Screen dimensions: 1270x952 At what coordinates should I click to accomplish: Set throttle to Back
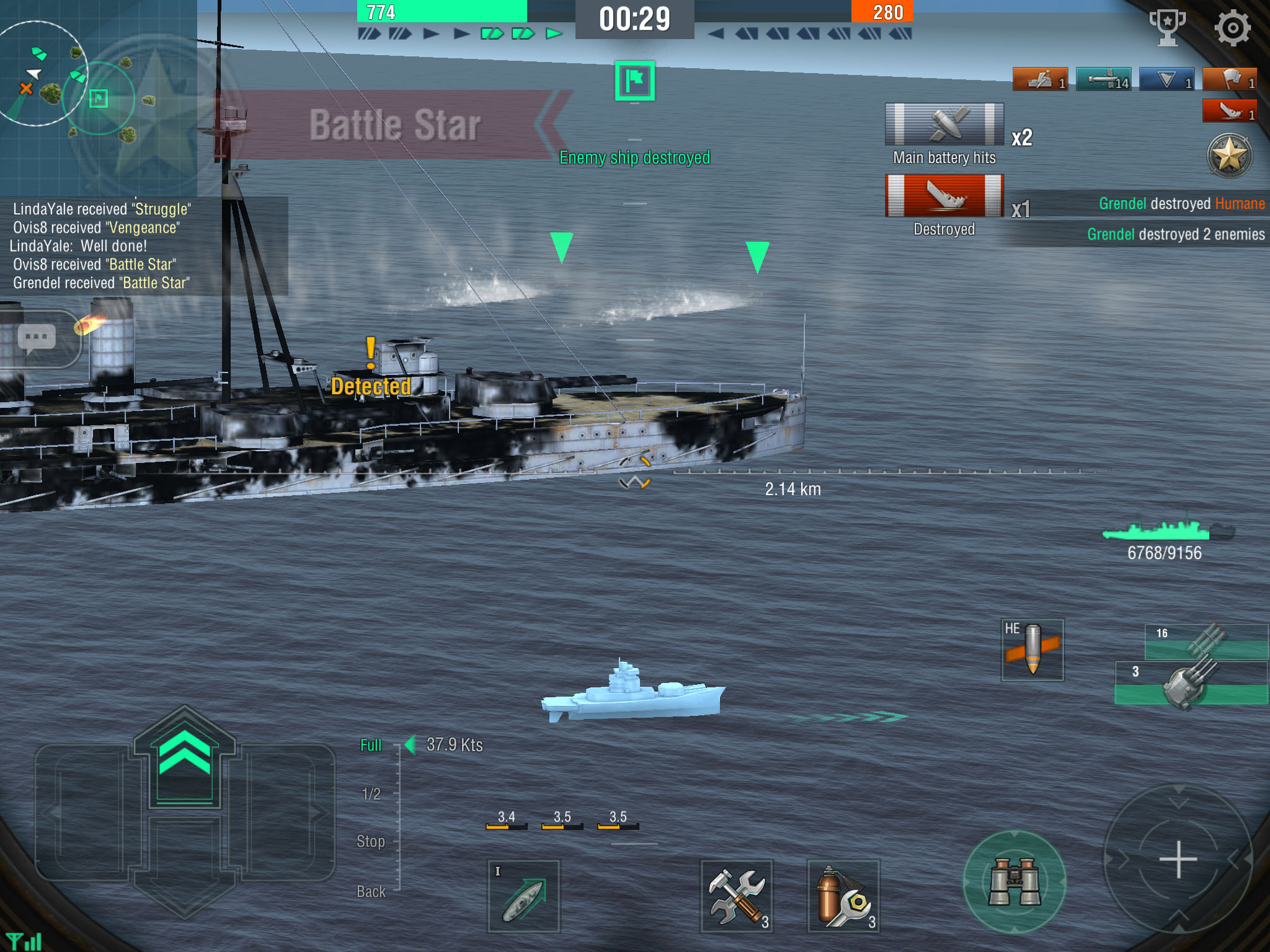pyautogui.click(x=371, y=891)
